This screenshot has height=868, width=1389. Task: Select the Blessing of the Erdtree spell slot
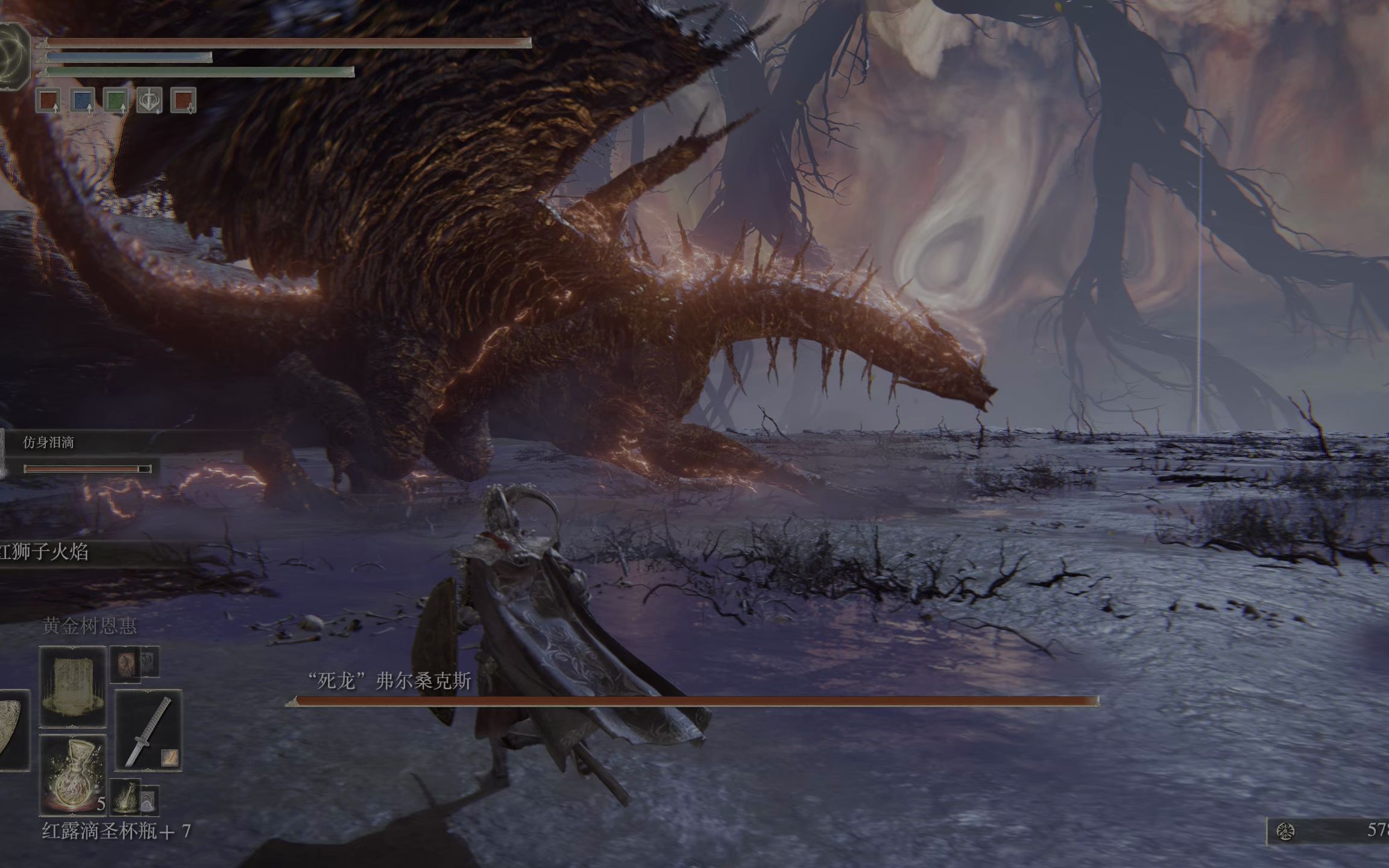[x=73, y=686]
